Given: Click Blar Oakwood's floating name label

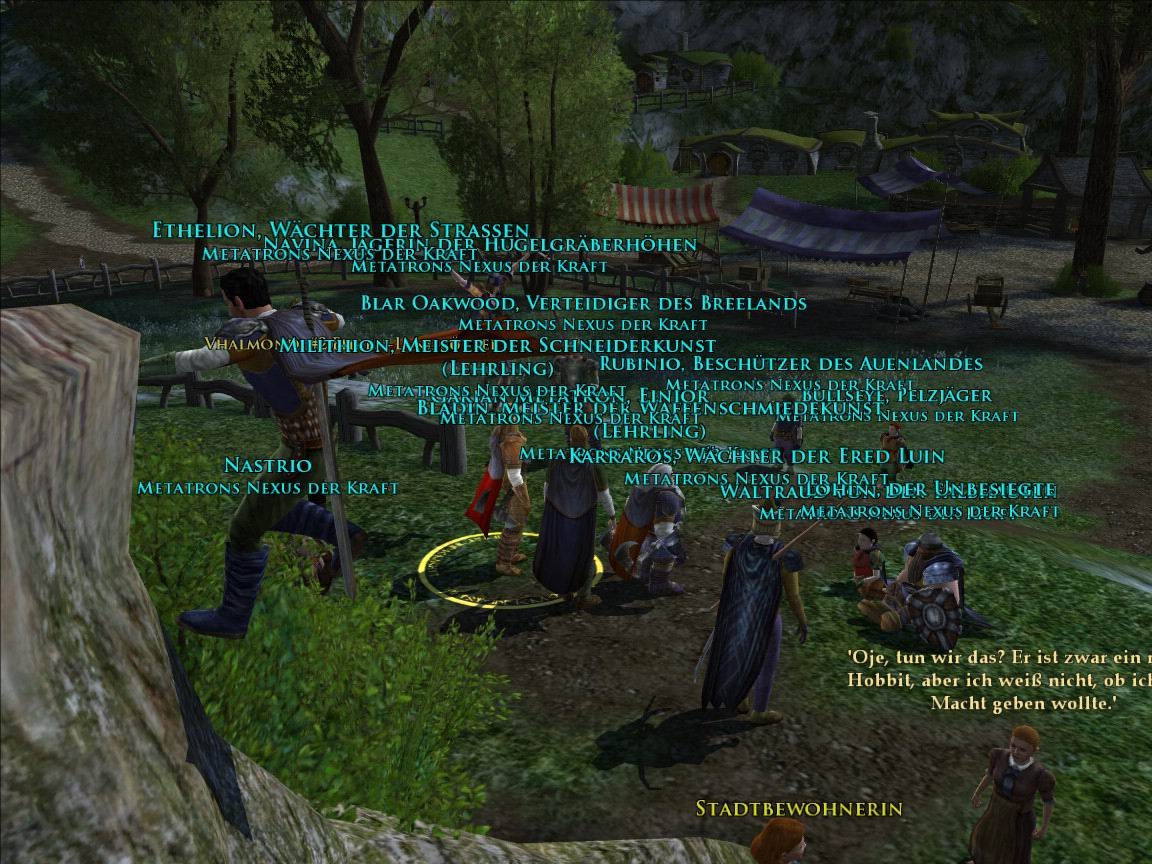Looking at the screenshot, I should point(584,303).
